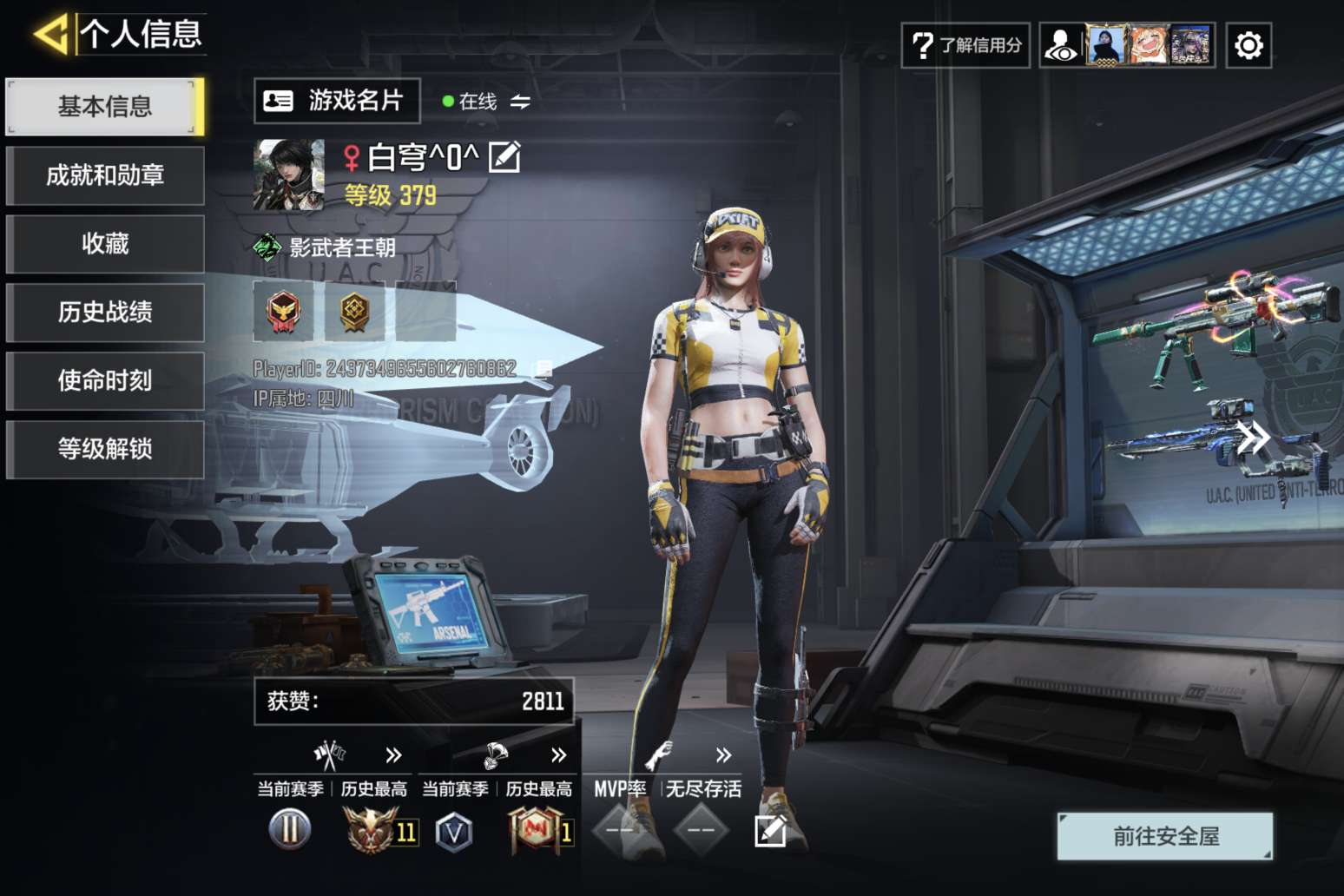Switch to the 收藏 tab
This screenshot has width=1344, height=896.
coord(104,244)
